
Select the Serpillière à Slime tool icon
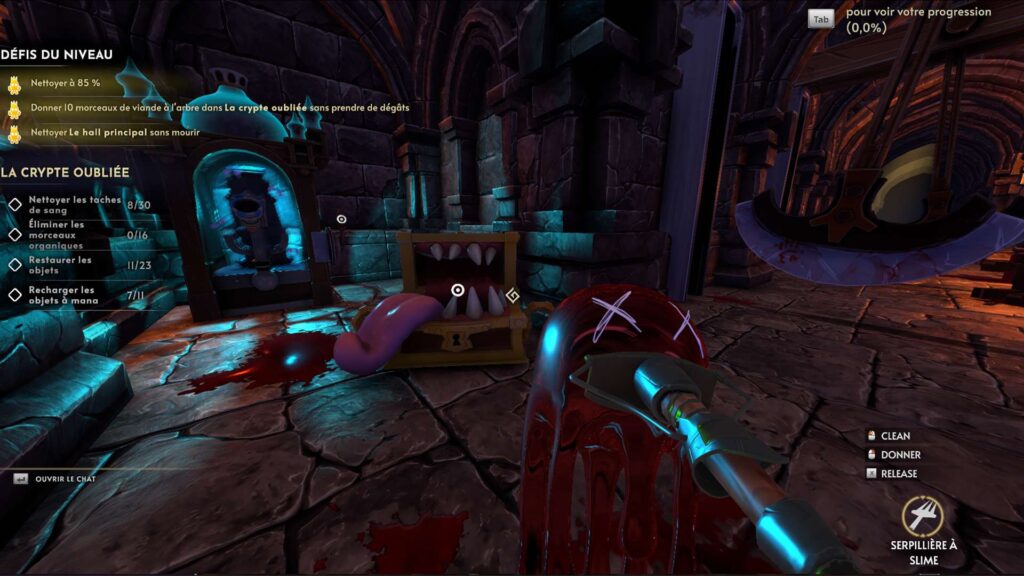[922, 516]
